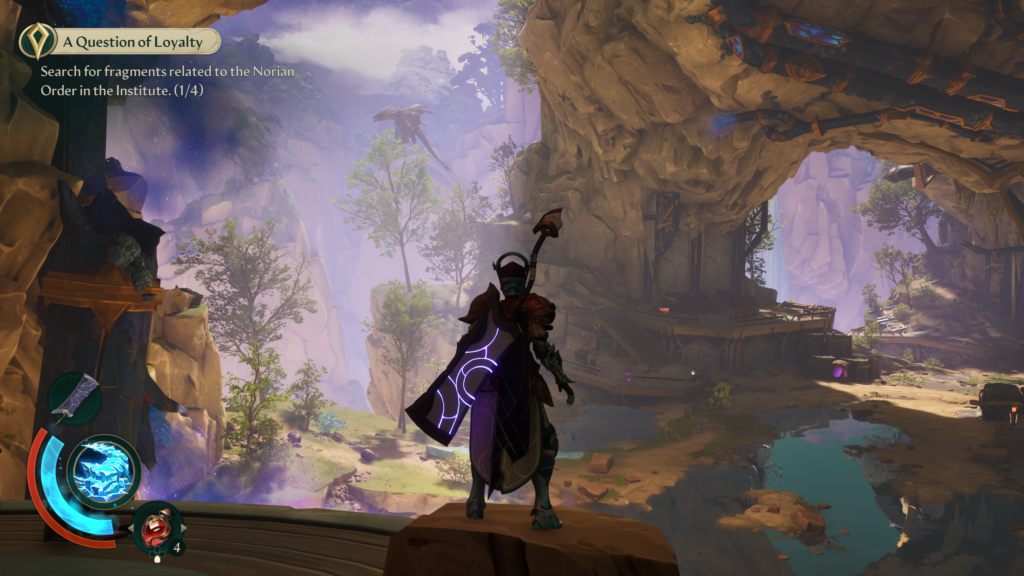Open the "A Question of Loyalty" quest tracker

138,42
